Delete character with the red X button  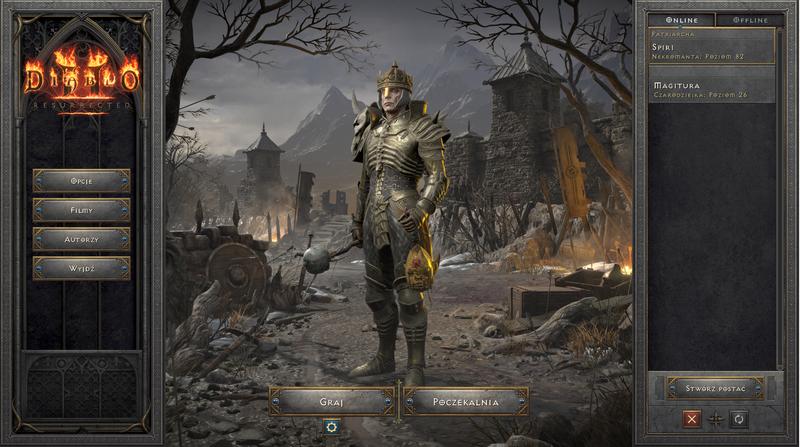point(690,419)
